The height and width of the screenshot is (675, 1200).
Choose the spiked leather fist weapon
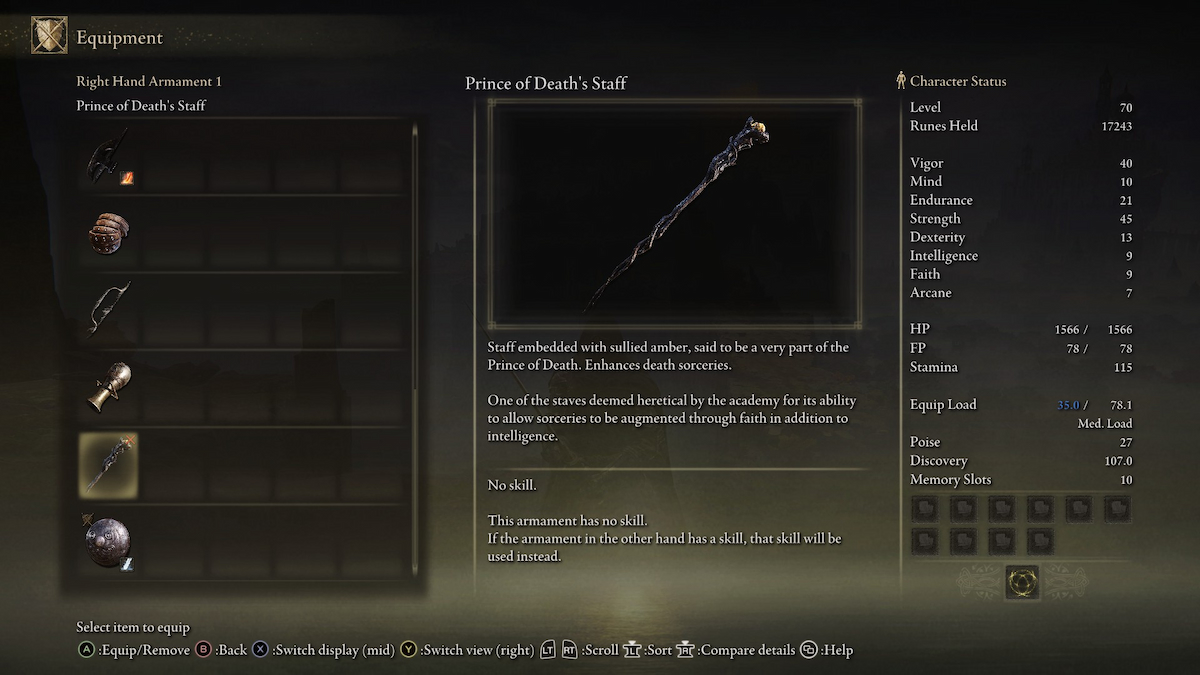pyautogui.click(x=108, y=234)
